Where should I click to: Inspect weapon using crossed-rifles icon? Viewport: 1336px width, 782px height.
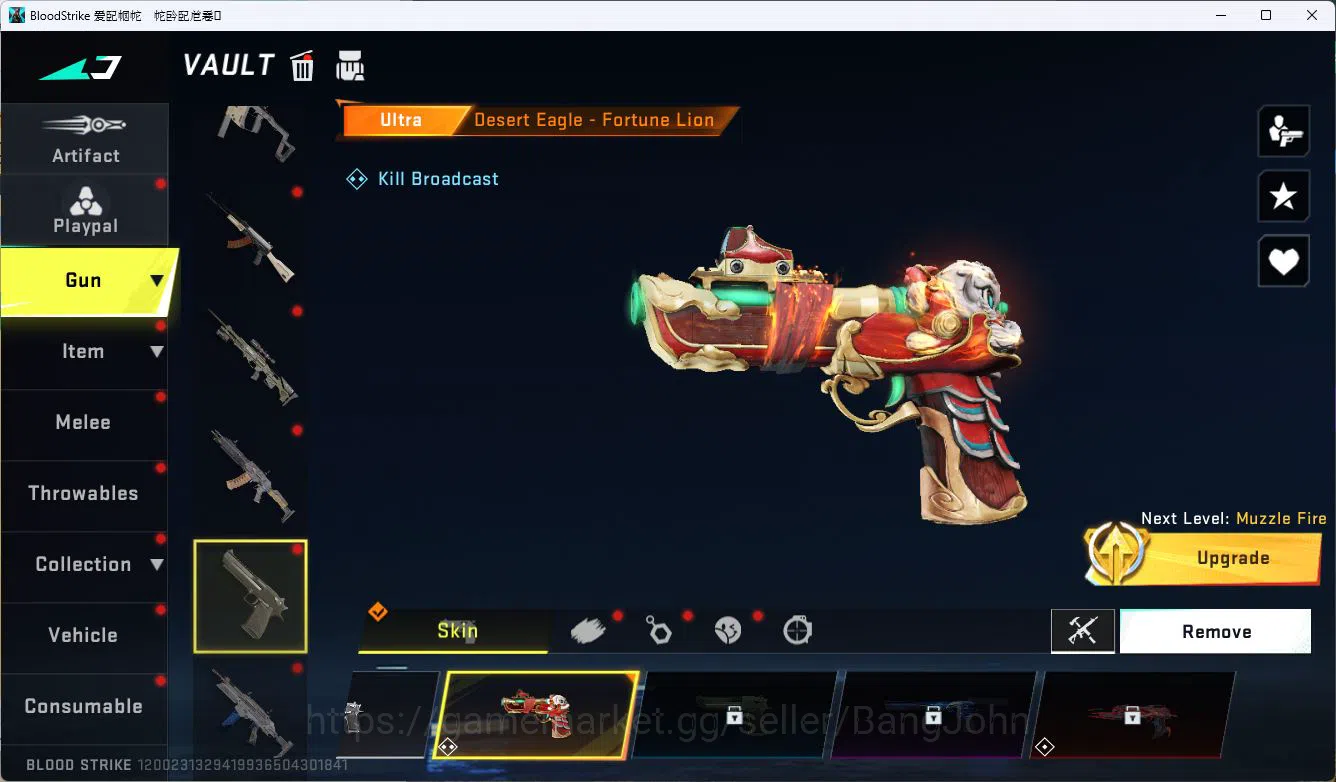[x=1083, y=631]
